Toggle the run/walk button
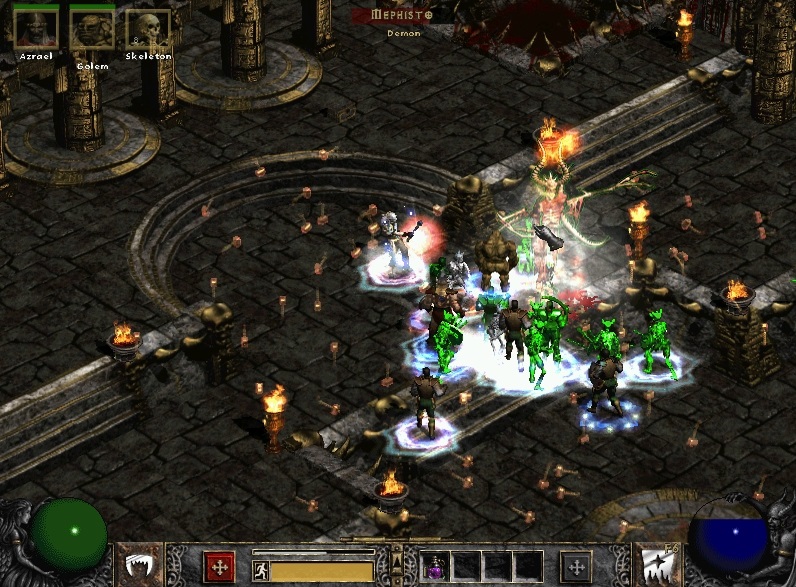The image size is (796, 587). point(261,571)
